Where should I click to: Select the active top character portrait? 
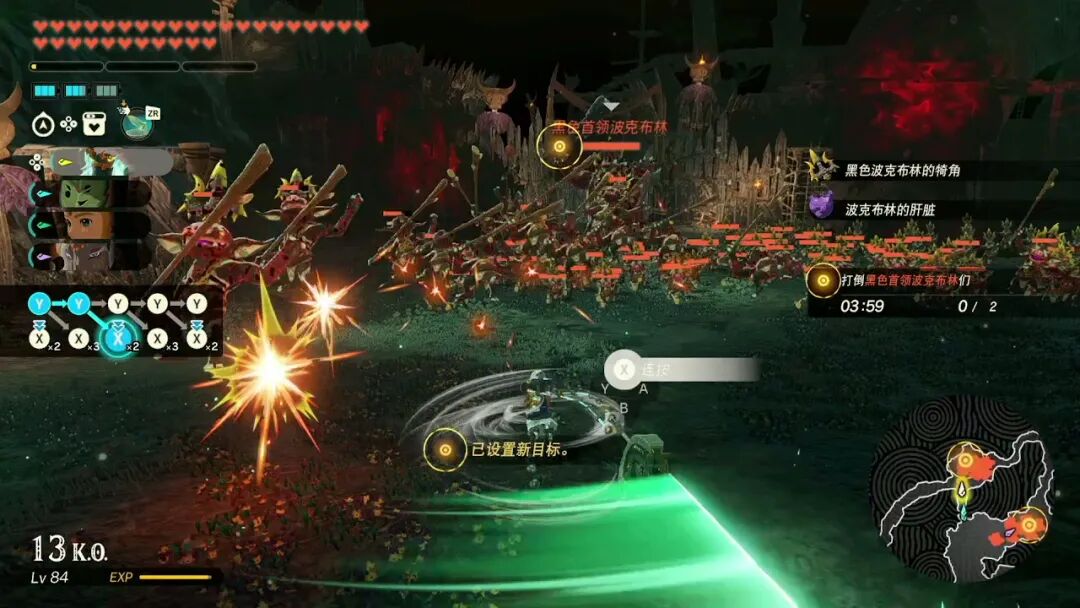[97, 161]
